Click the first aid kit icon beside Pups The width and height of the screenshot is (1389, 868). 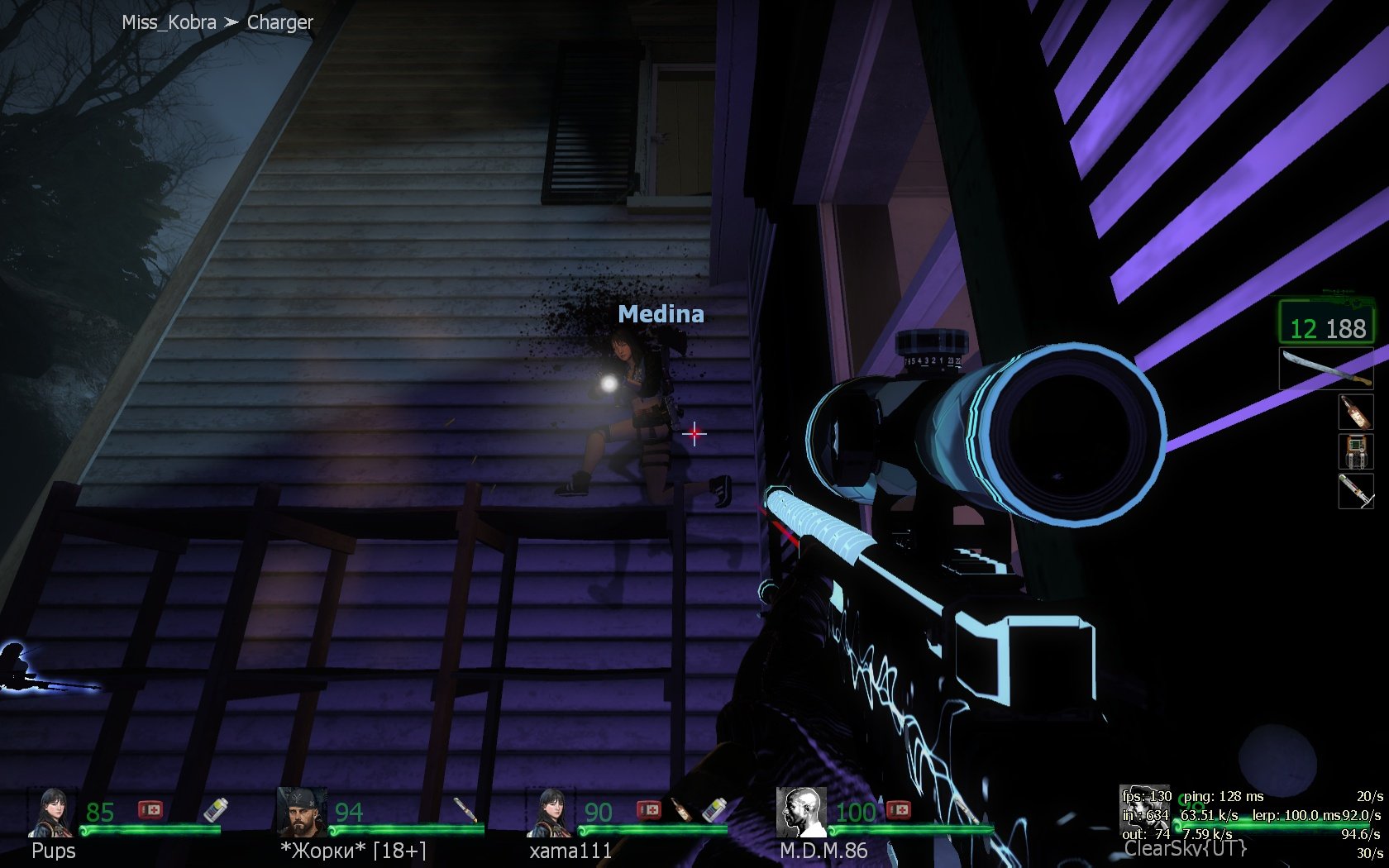pyautogui.click(x=150, y=809)
